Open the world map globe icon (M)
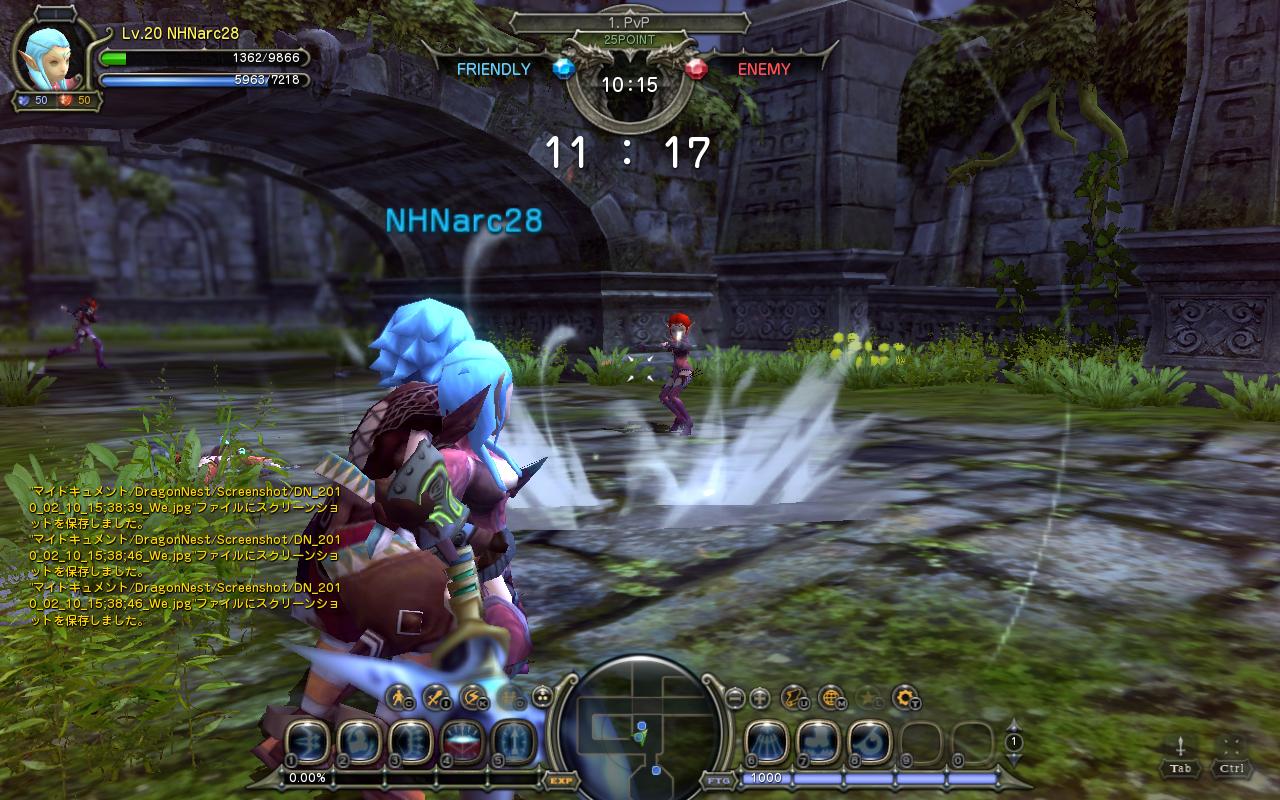The width and height of the screenshot is (1280, 800). point(830,696)
